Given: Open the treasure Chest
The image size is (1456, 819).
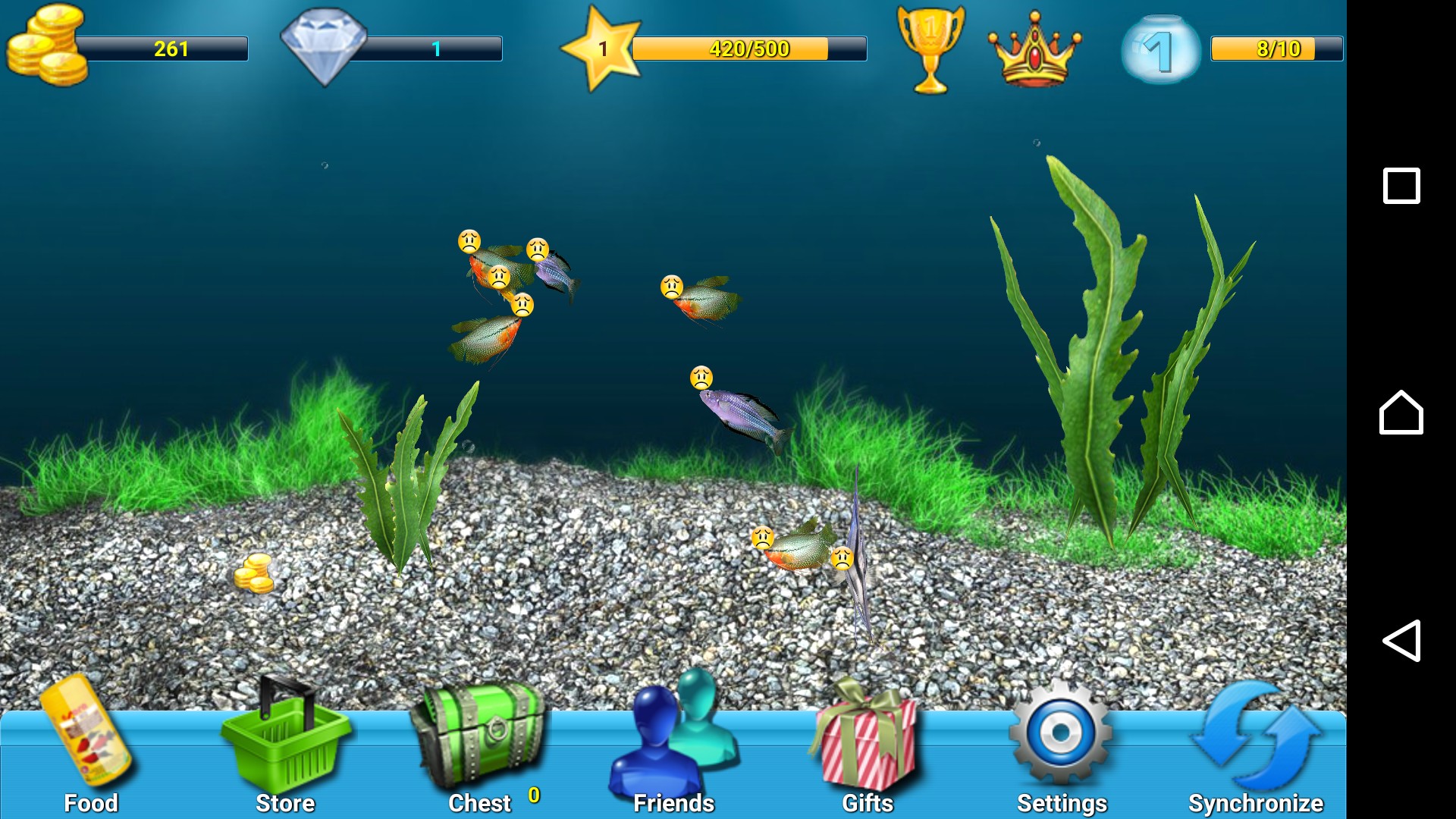Looking at the screenshot, I should click(x=479, y=747).
